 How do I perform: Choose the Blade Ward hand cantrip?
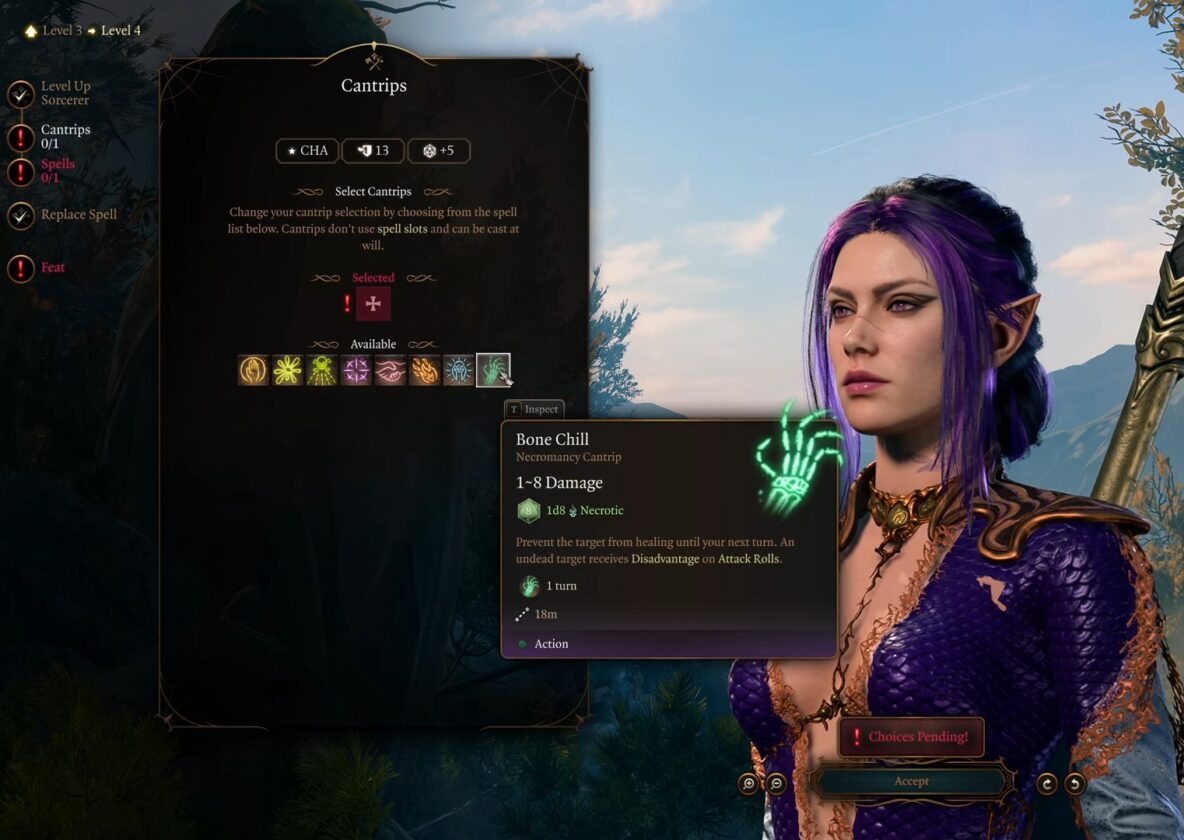254,370
